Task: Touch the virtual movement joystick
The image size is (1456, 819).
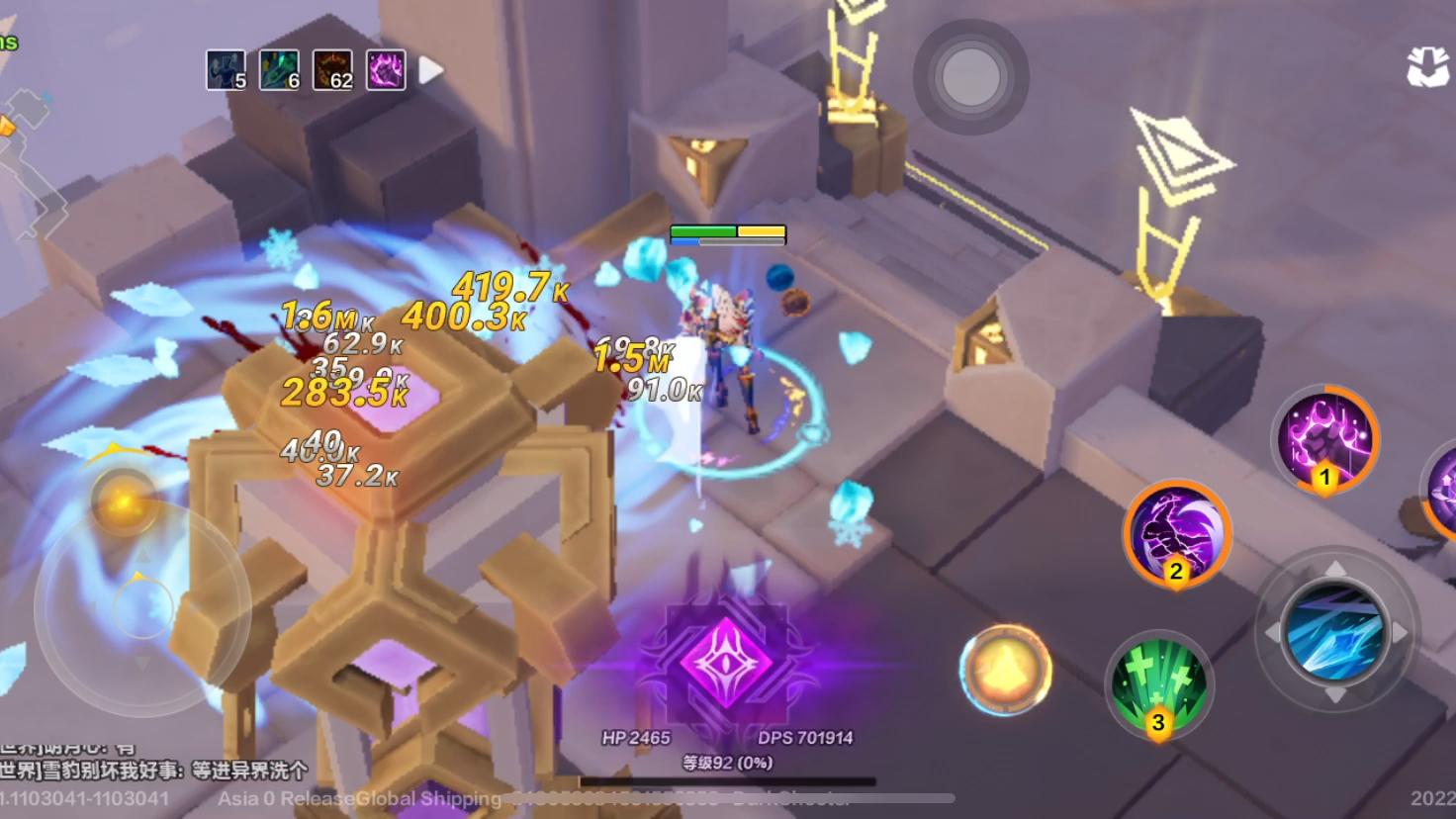Action: [142, 605]
